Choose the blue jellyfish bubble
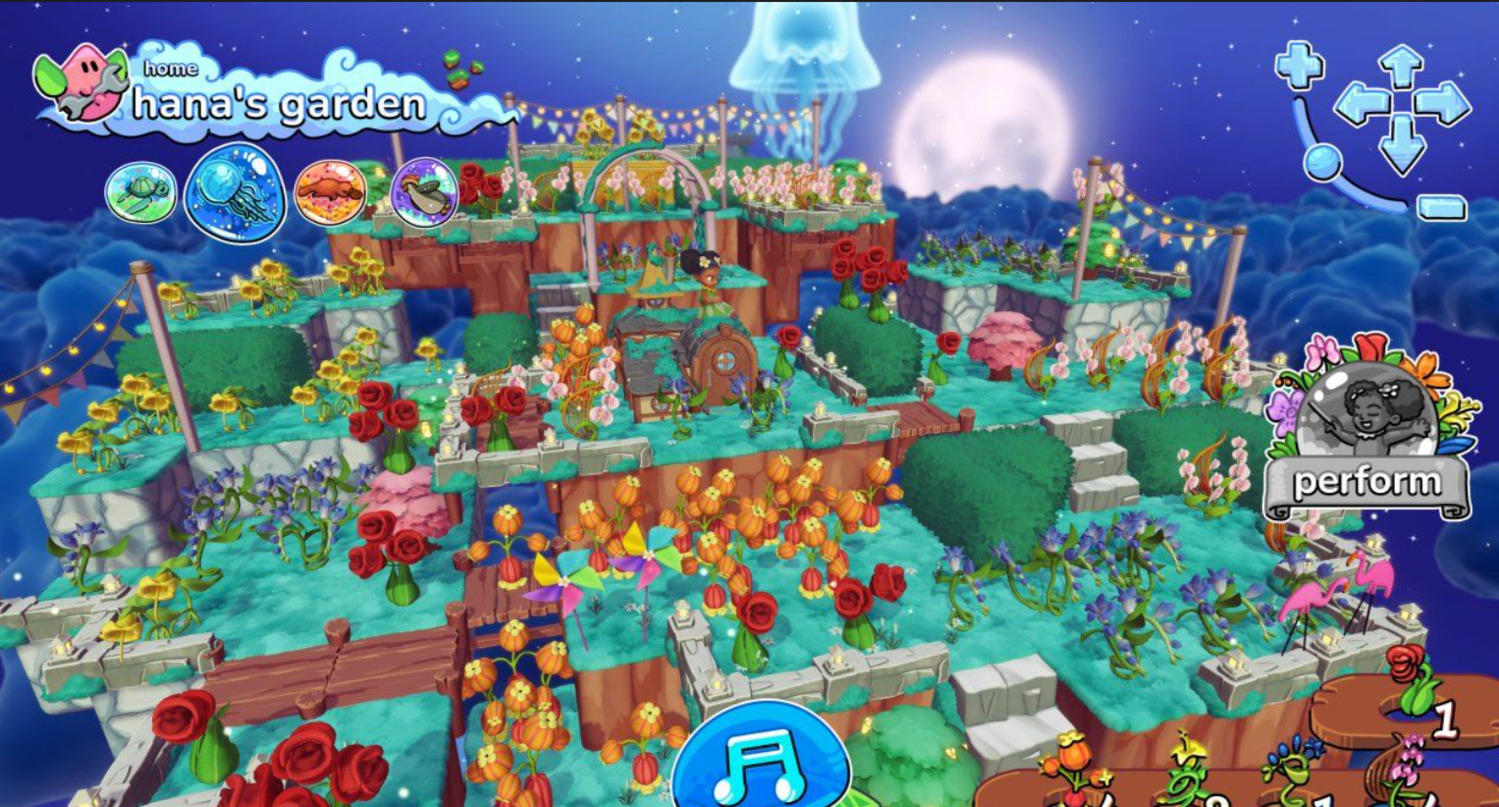This screenshot has width=1499, height=807. [x=235, y=192]
